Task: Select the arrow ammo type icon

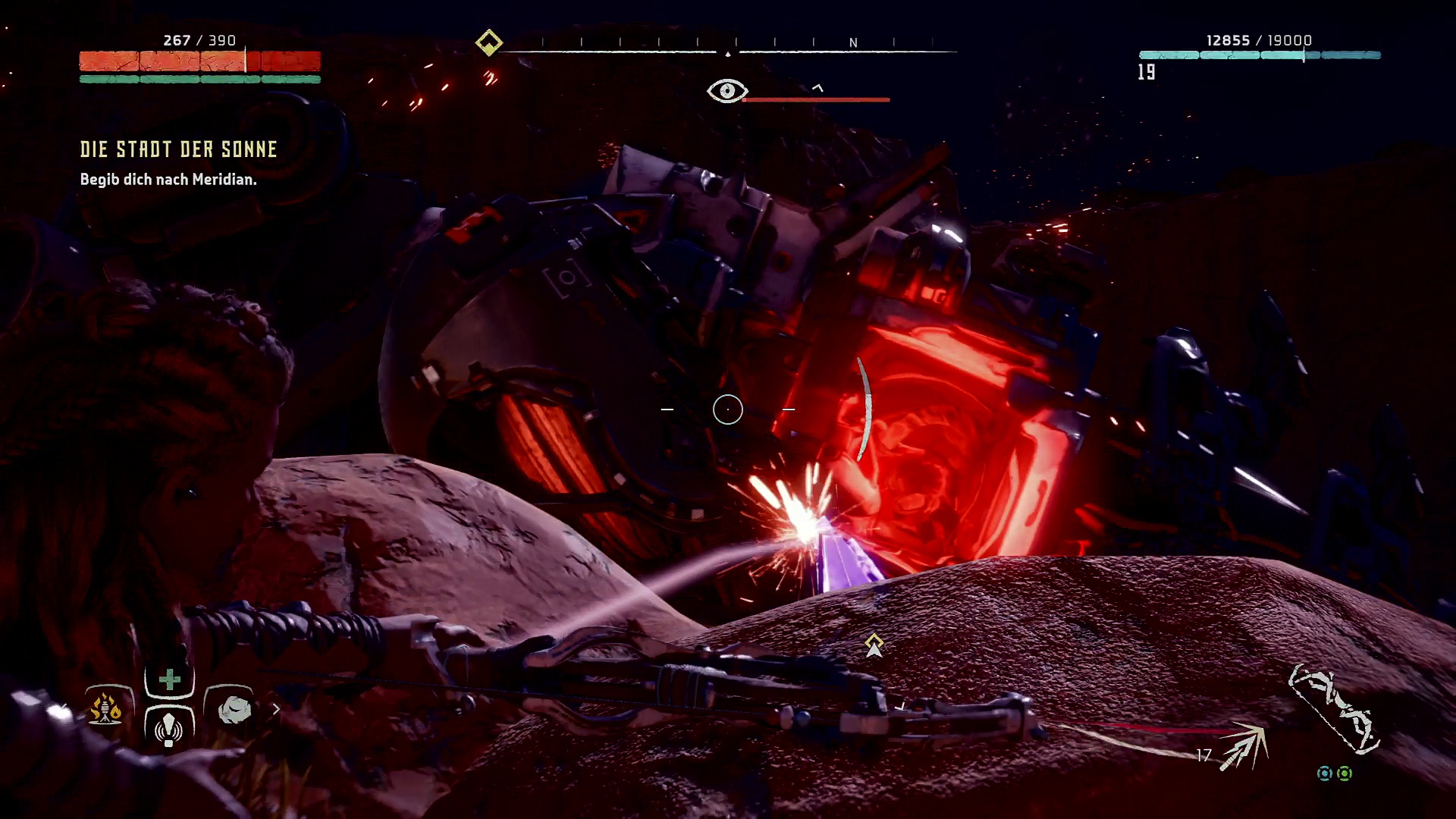Action: tap(1244, 746)
